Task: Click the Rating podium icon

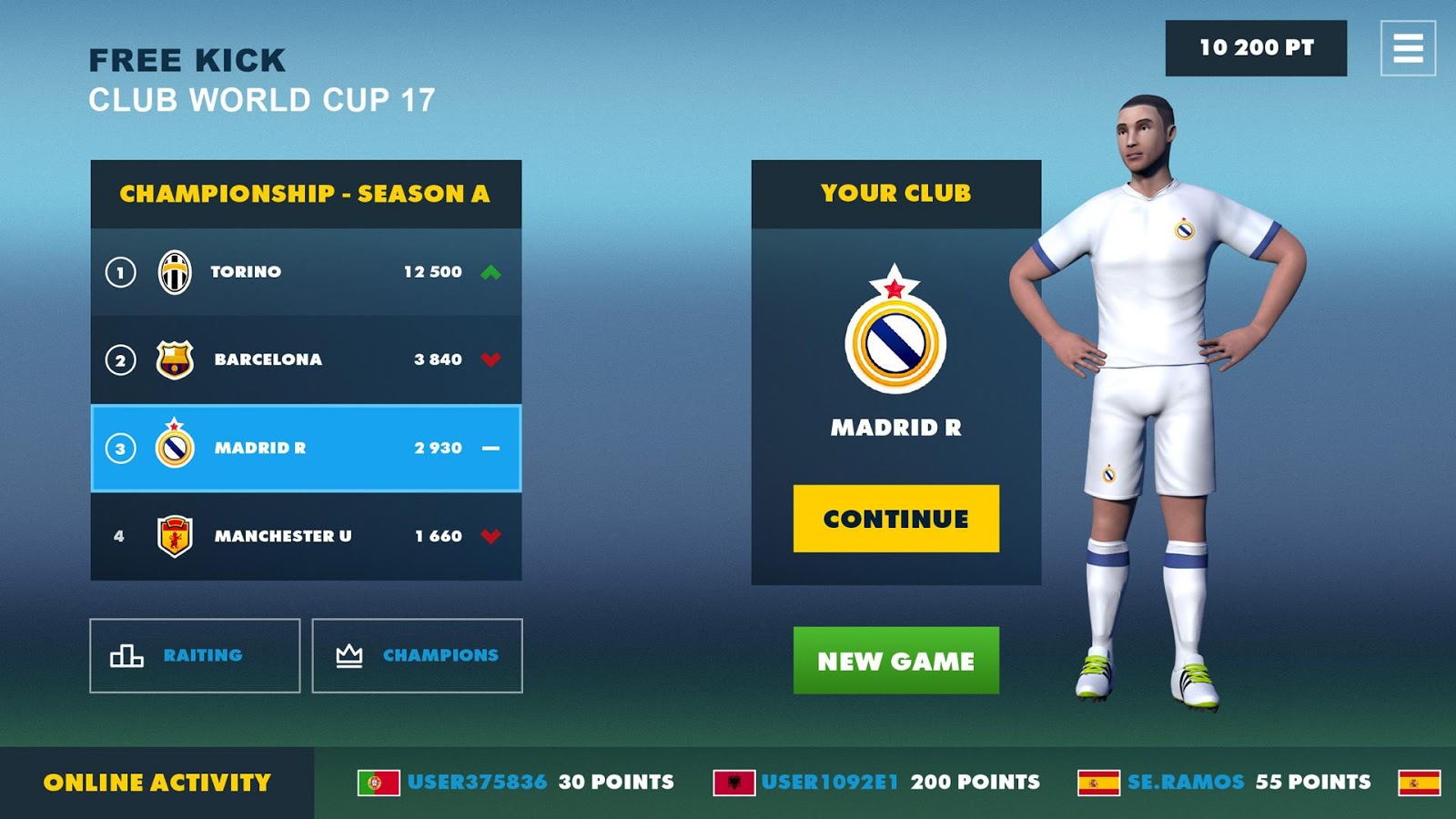Action: (127, 655)
